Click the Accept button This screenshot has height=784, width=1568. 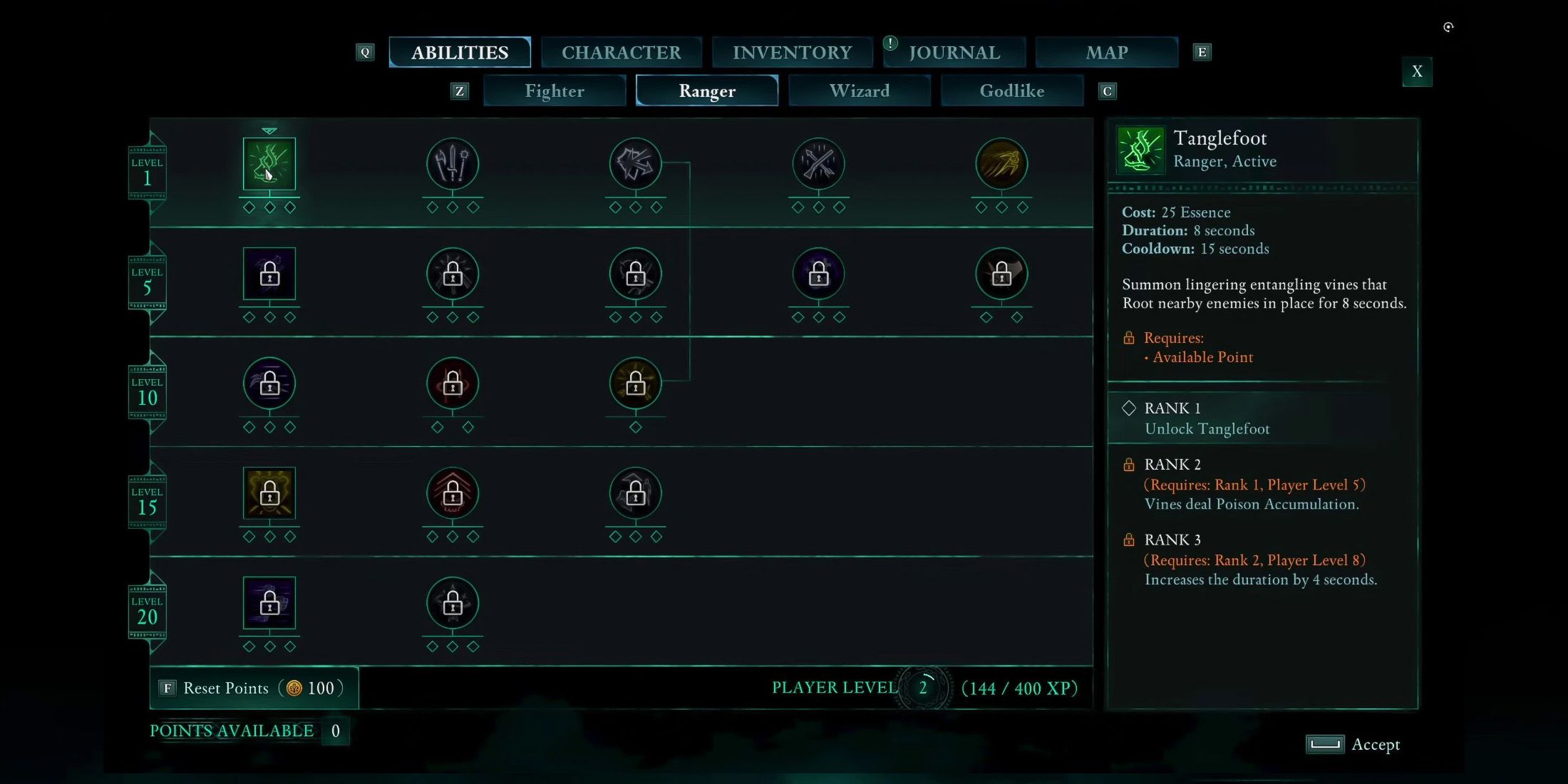(x=1354, y=744)
